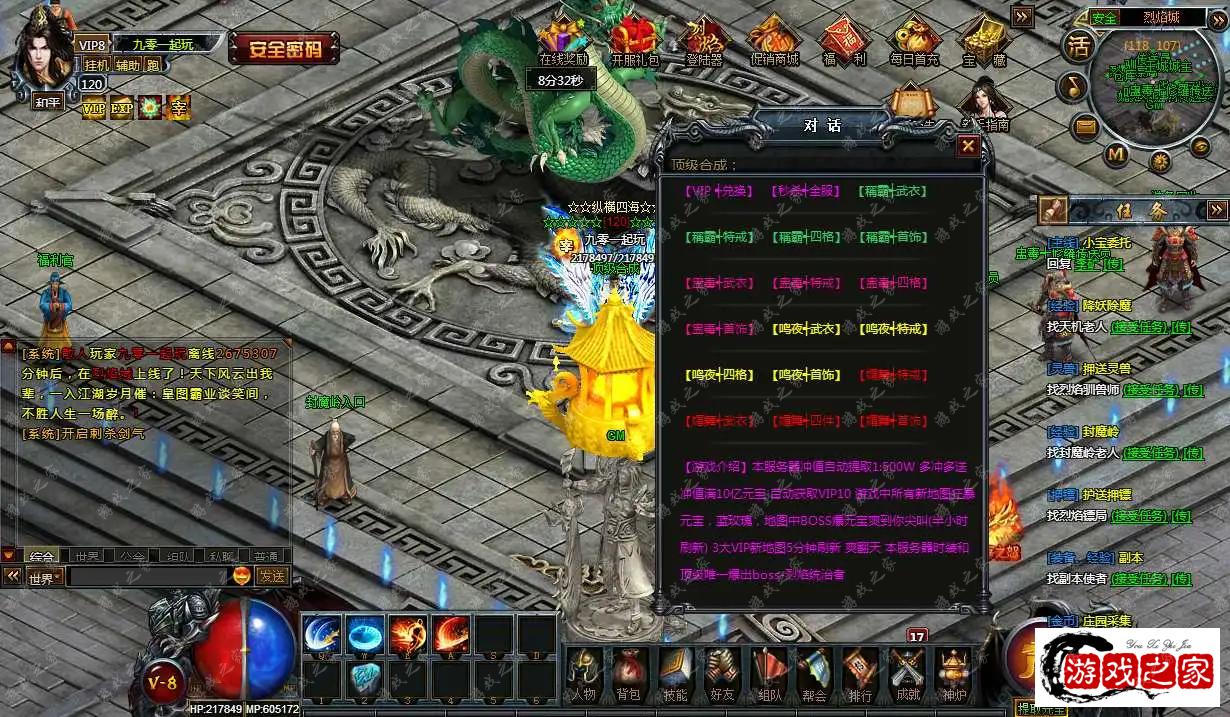Toggle the 挂机 auto-battle button

point(96,65)
